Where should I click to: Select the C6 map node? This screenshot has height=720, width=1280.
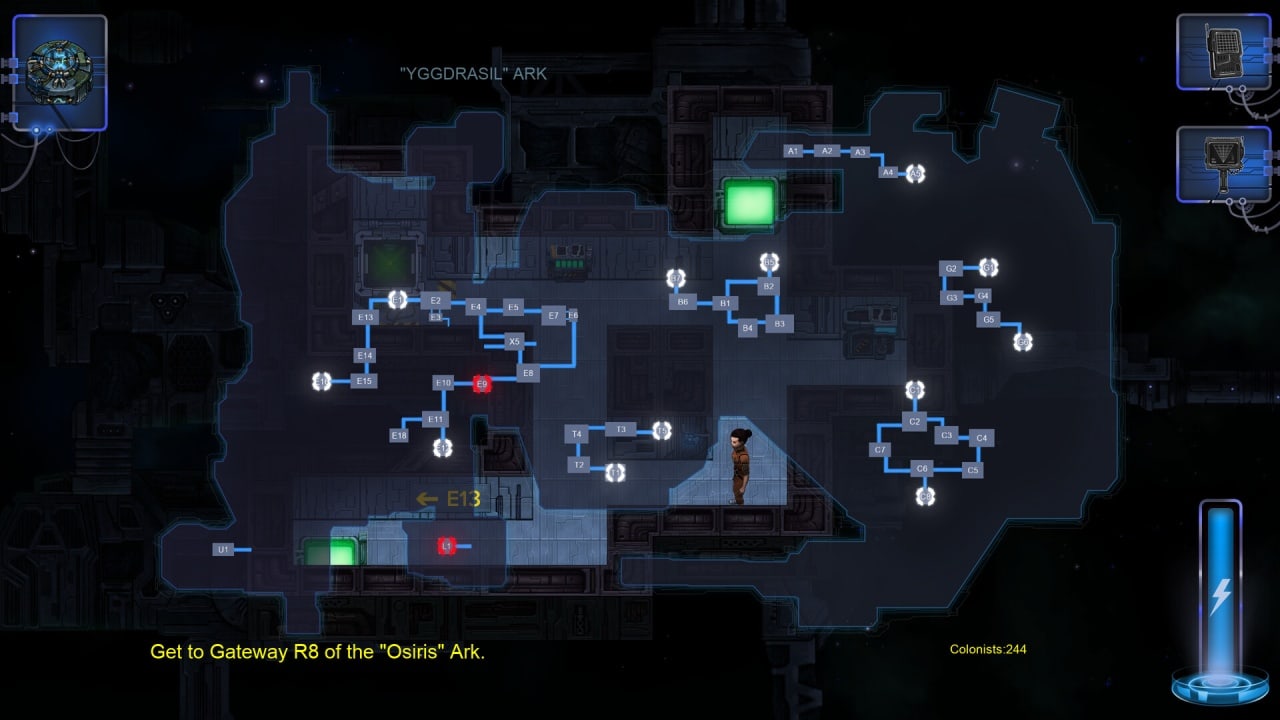[922, 468]
